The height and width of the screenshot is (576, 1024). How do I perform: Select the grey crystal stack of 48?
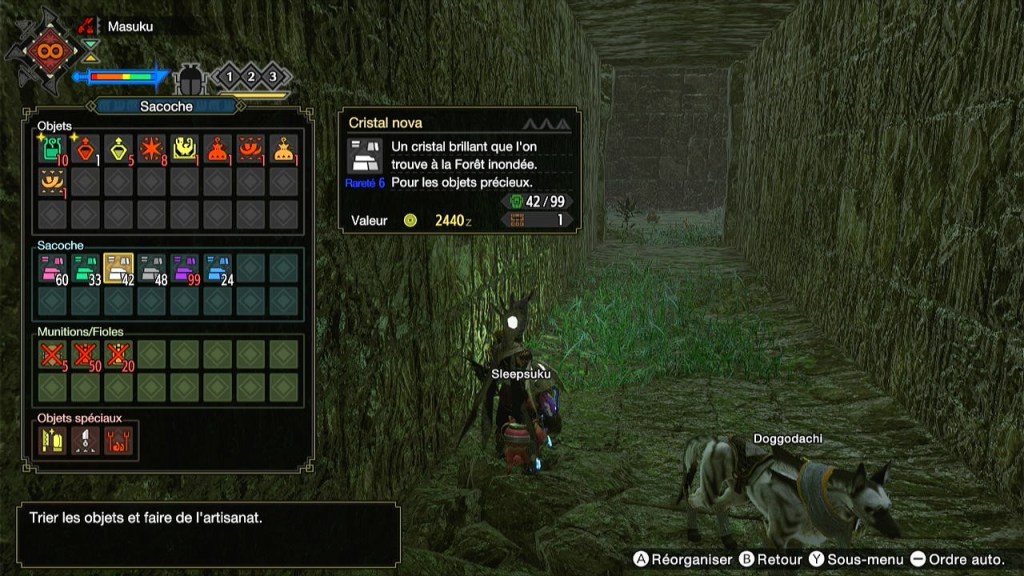[152, 267]
